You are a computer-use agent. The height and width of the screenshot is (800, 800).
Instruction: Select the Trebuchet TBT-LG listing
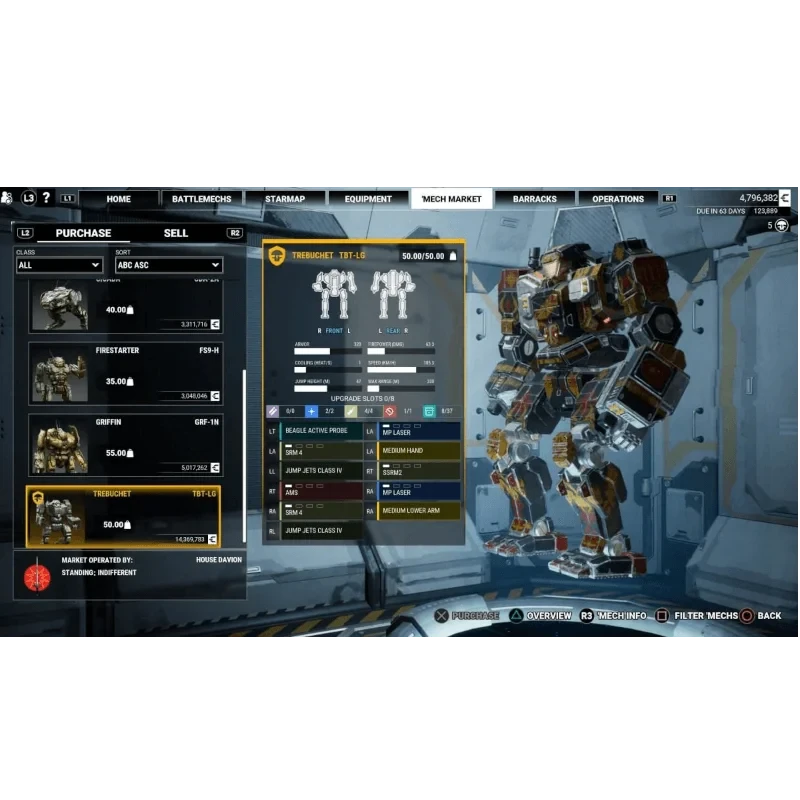click(125, 516)
